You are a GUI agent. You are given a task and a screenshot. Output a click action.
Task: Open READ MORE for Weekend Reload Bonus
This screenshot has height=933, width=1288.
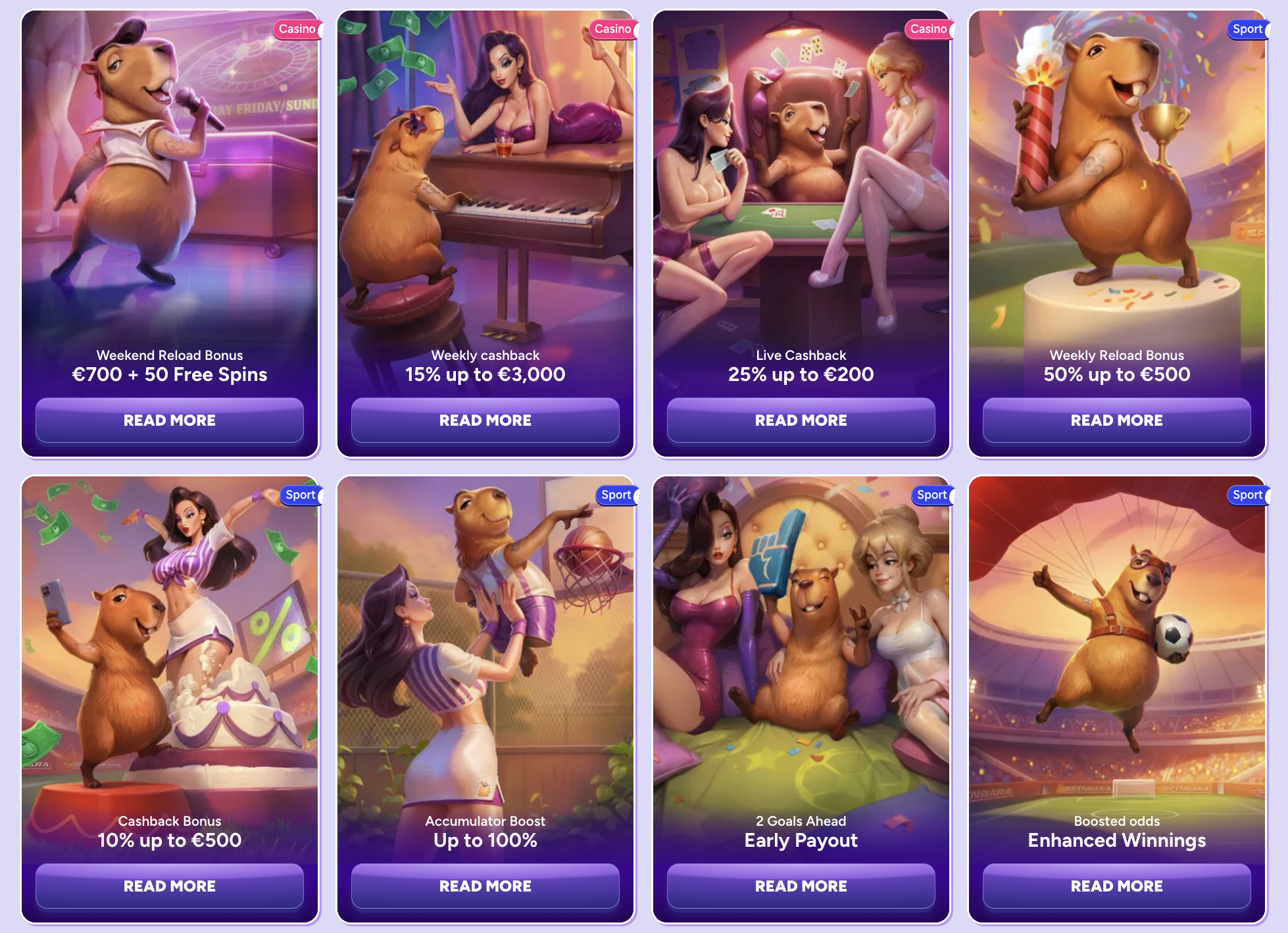pyautogui.click(x=170, y=420)
